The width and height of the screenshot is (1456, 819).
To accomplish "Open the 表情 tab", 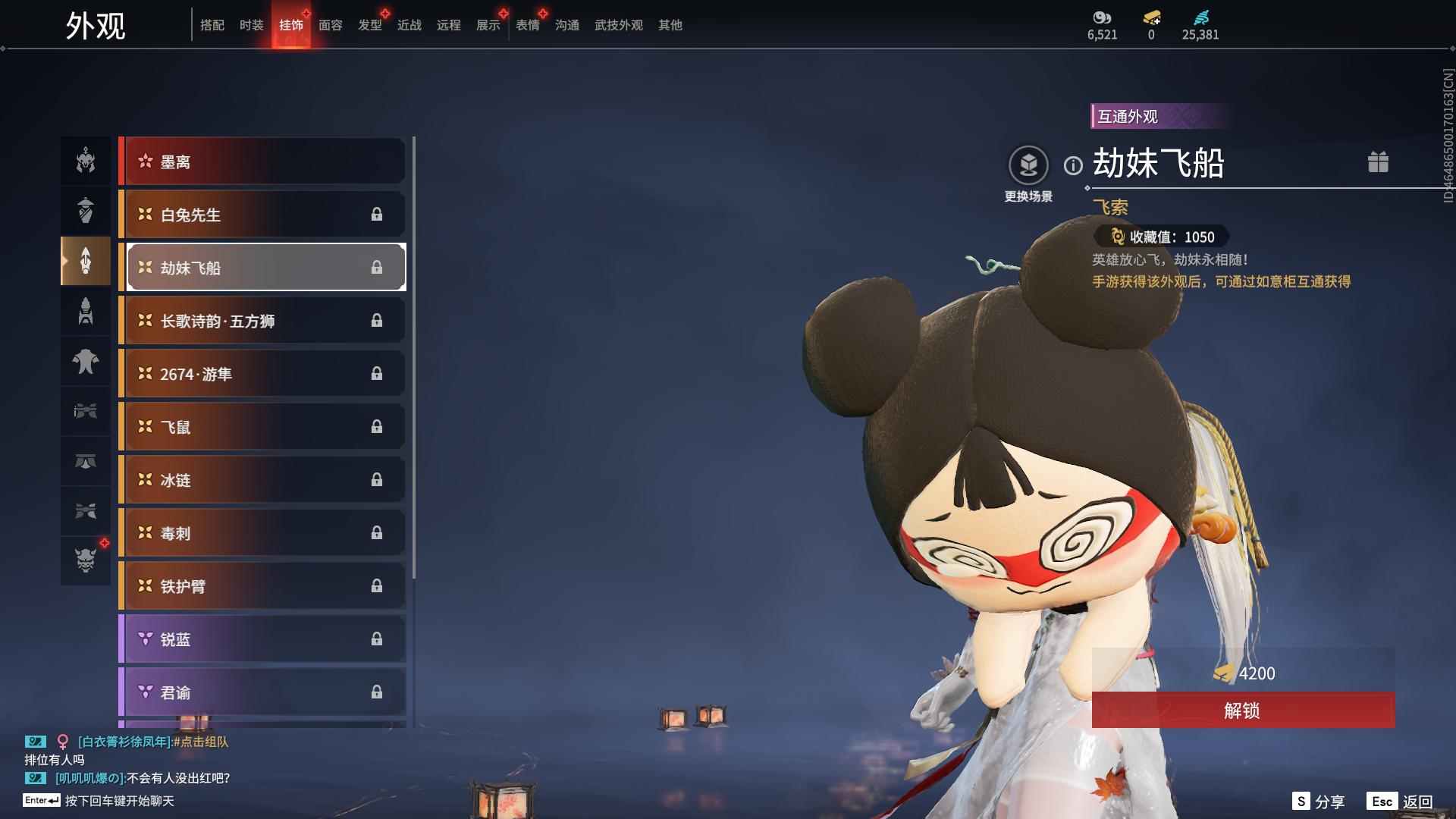I will click(527, 25).
